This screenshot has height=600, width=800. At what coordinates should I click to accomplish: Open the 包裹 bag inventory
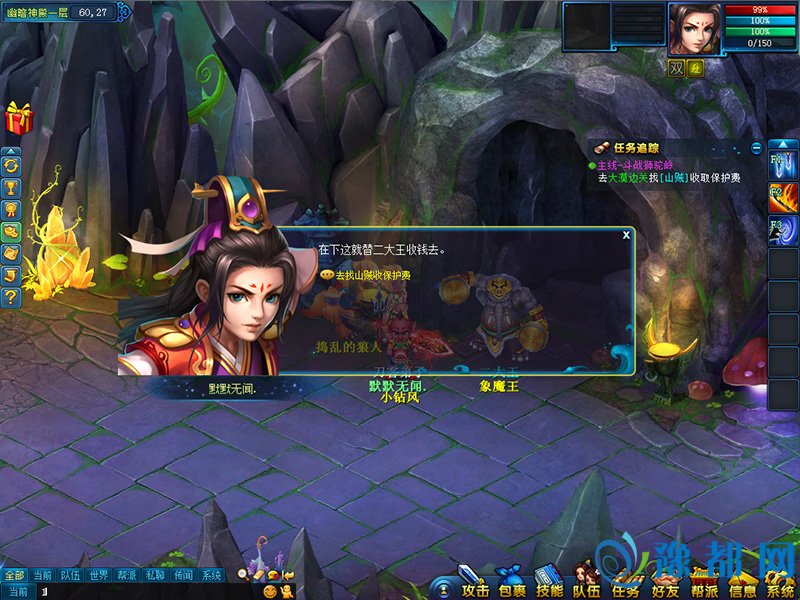(x=509, y=584)
